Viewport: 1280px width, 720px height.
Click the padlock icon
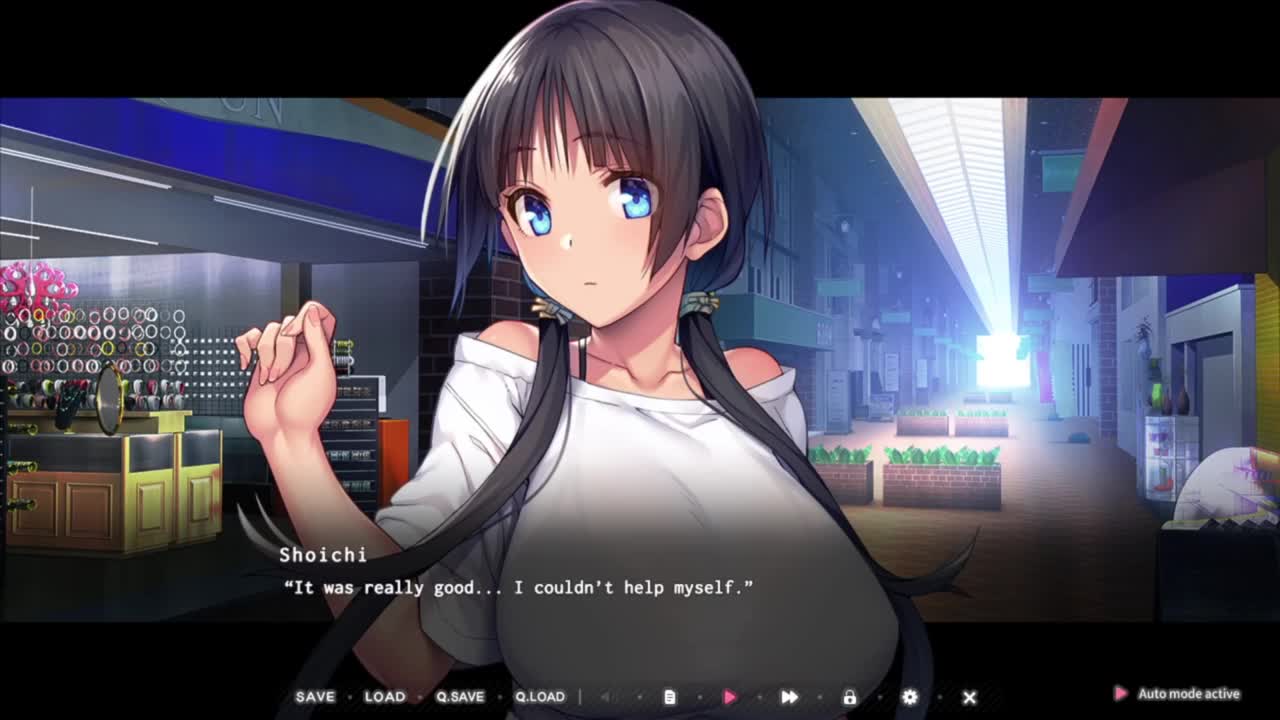pyautogui.click(x=850, y=697)
